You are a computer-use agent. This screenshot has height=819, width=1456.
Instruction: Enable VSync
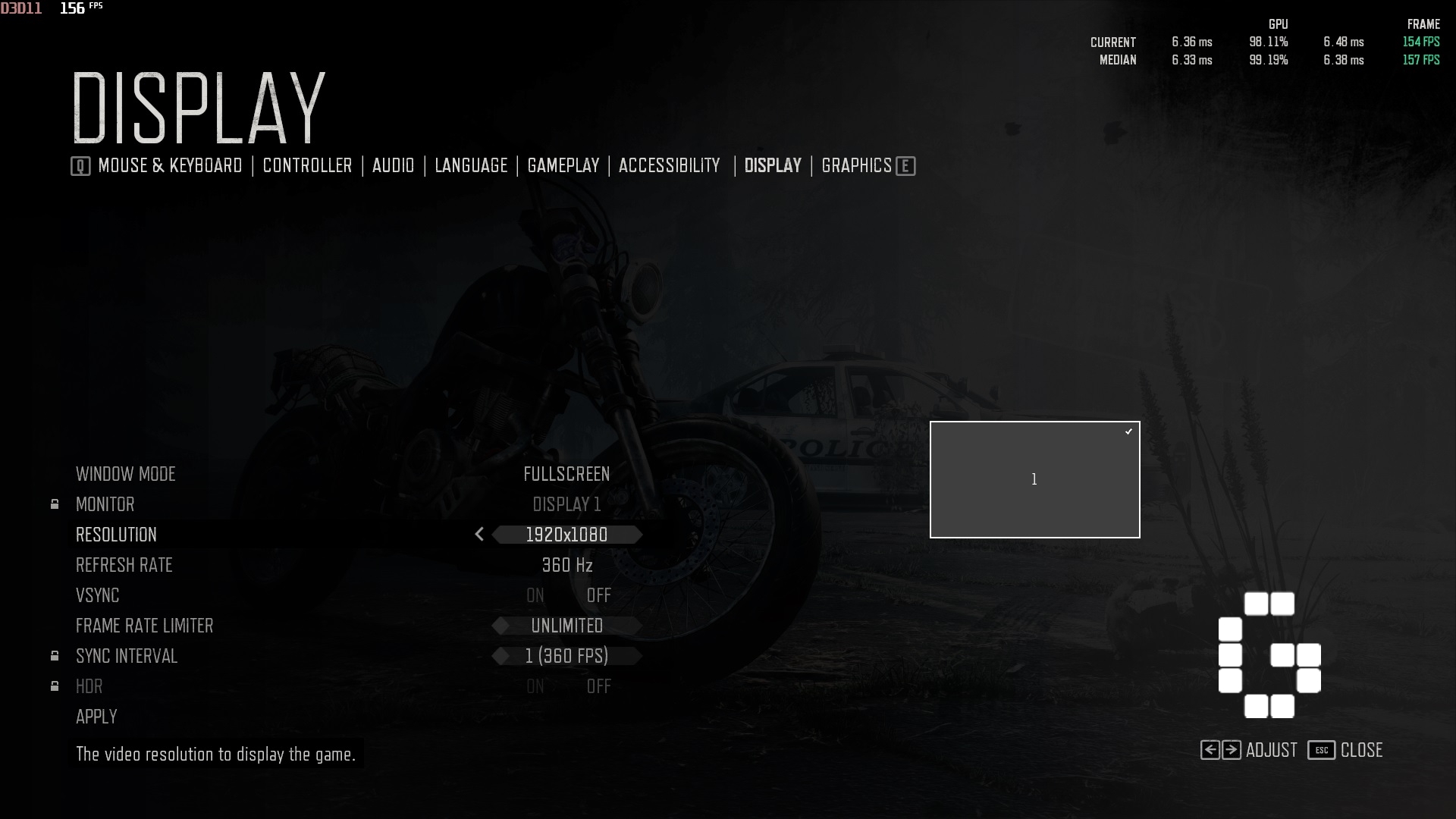coord(535,595)
